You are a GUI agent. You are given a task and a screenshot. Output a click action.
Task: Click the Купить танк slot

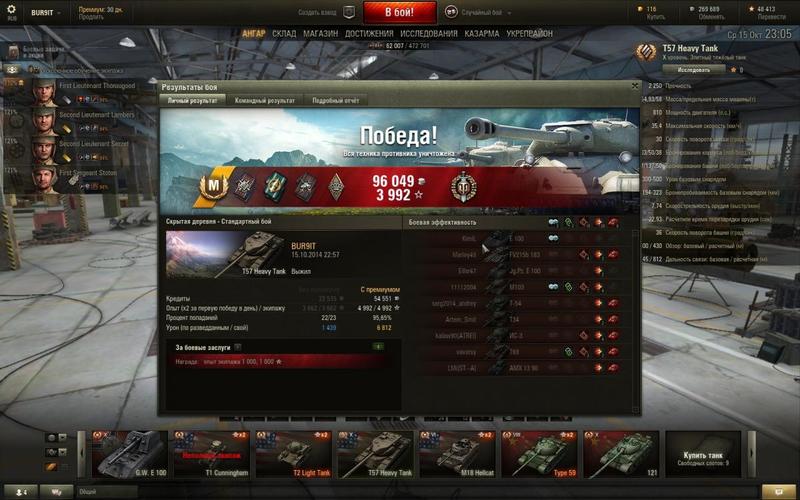pos(700,455)
